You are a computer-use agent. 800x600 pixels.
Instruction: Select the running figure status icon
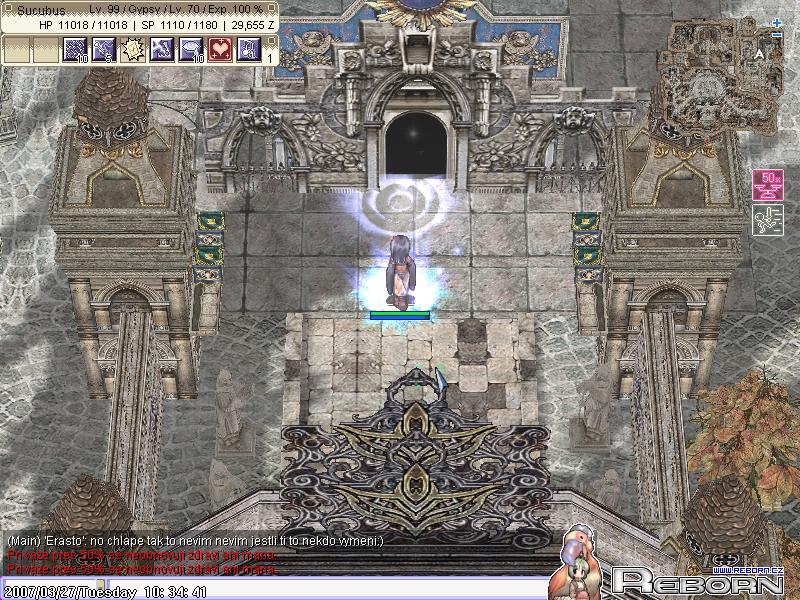768,220
